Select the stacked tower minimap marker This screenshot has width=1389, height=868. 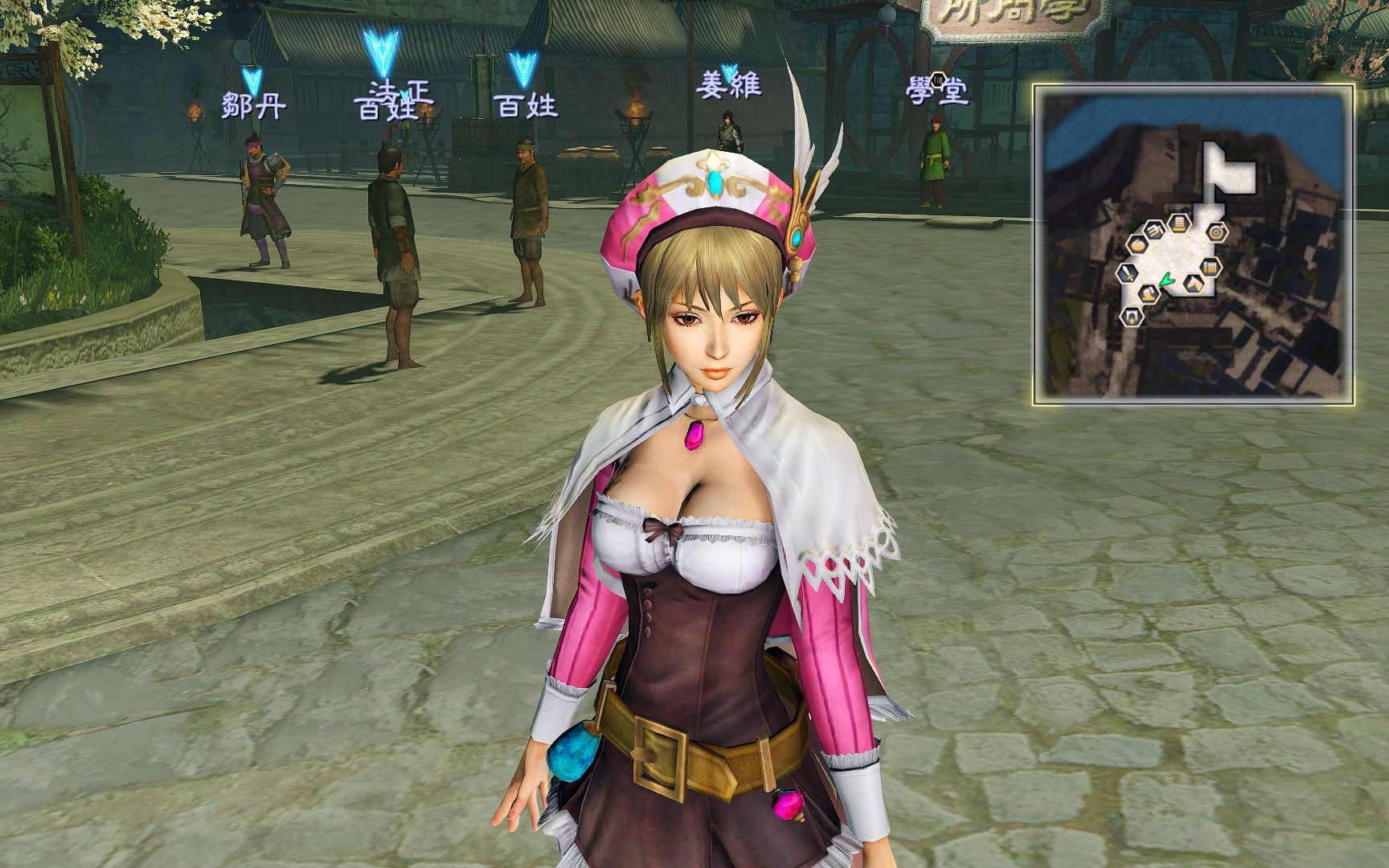click(x=1180, y=223)
